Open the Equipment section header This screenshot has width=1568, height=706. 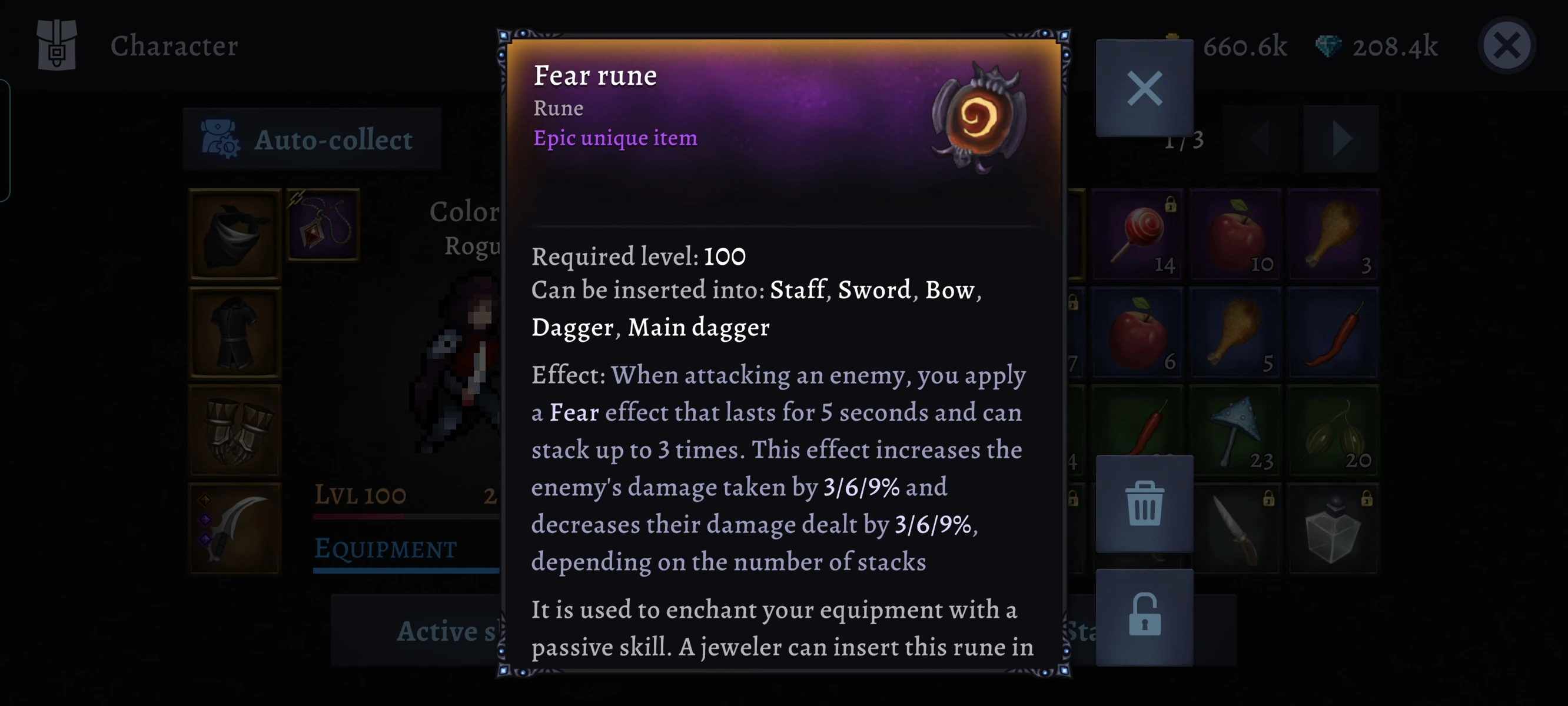385,550
